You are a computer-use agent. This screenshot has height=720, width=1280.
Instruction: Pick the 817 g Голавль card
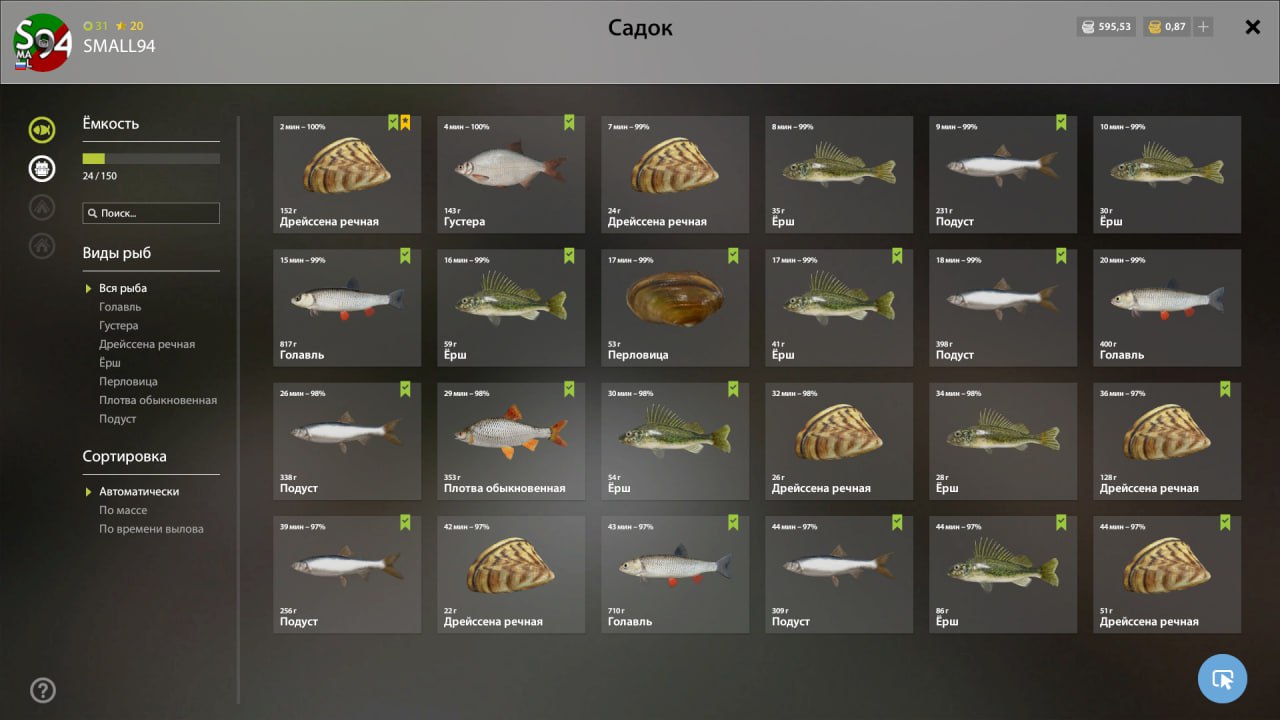pos(347,307)
